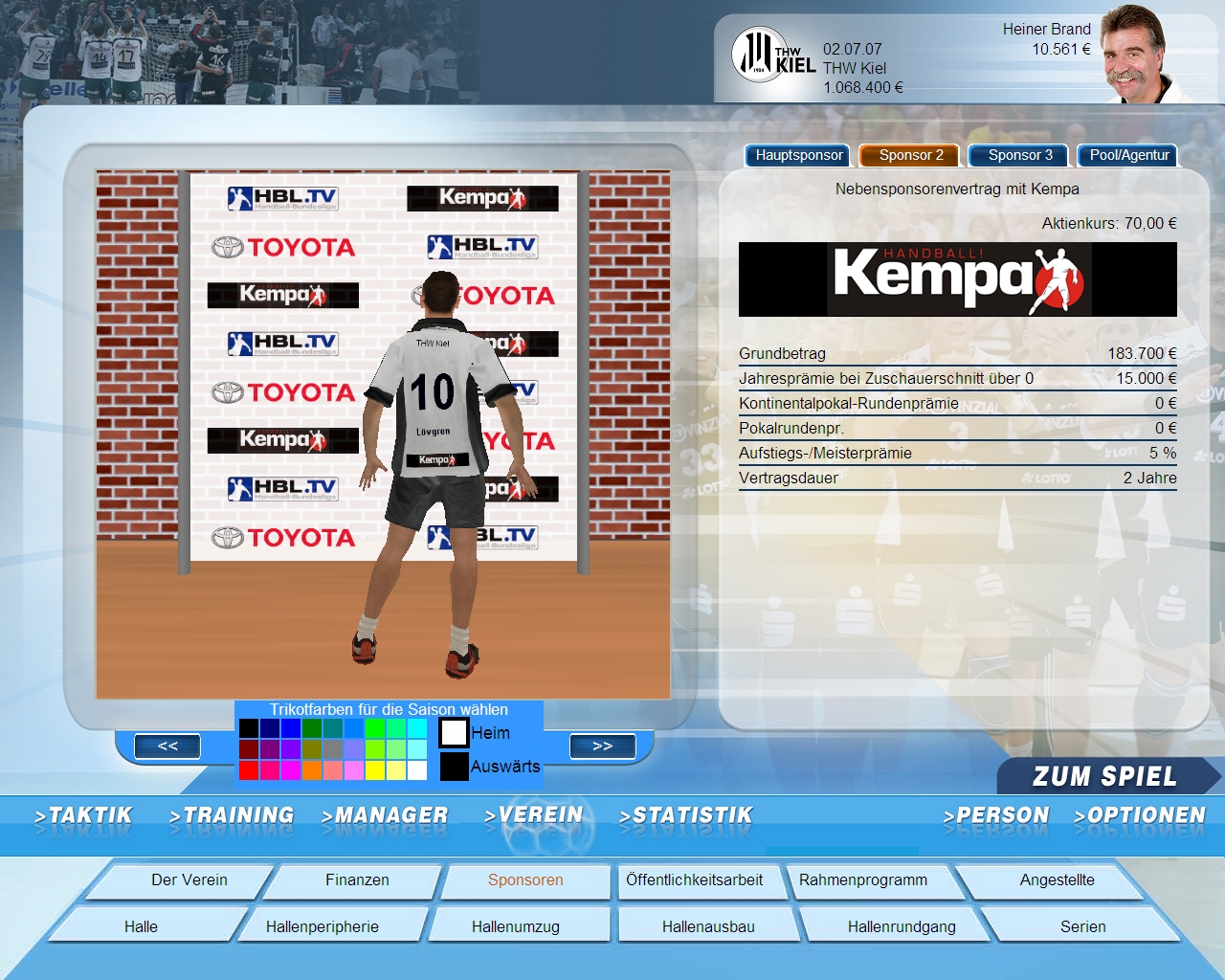
Task: Open the STATISTIK menu
Action: click(686, 815)
